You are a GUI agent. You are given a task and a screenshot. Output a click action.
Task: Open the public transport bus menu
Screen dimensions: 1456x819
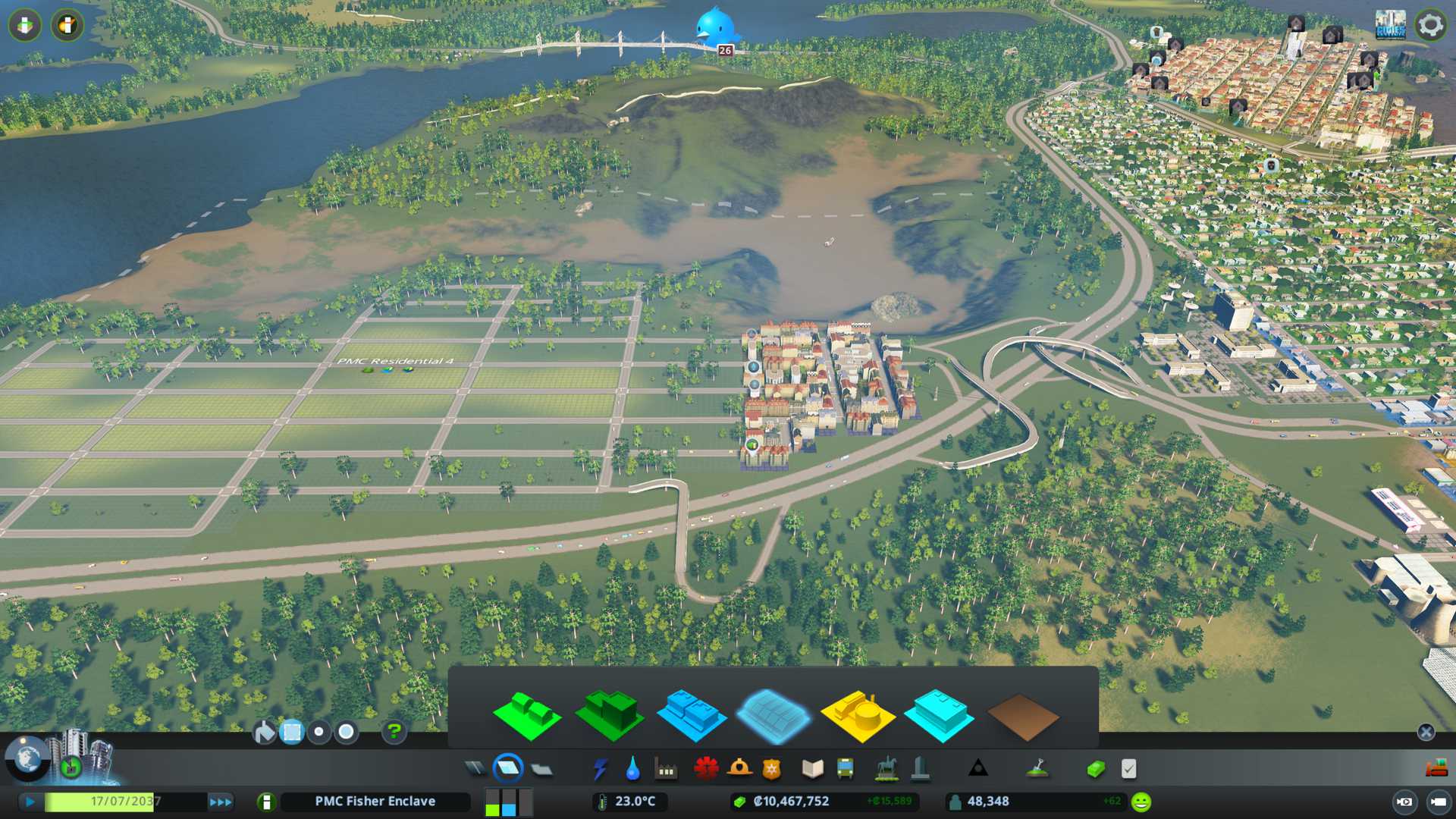pyautogui.click(x=845, y=769)
